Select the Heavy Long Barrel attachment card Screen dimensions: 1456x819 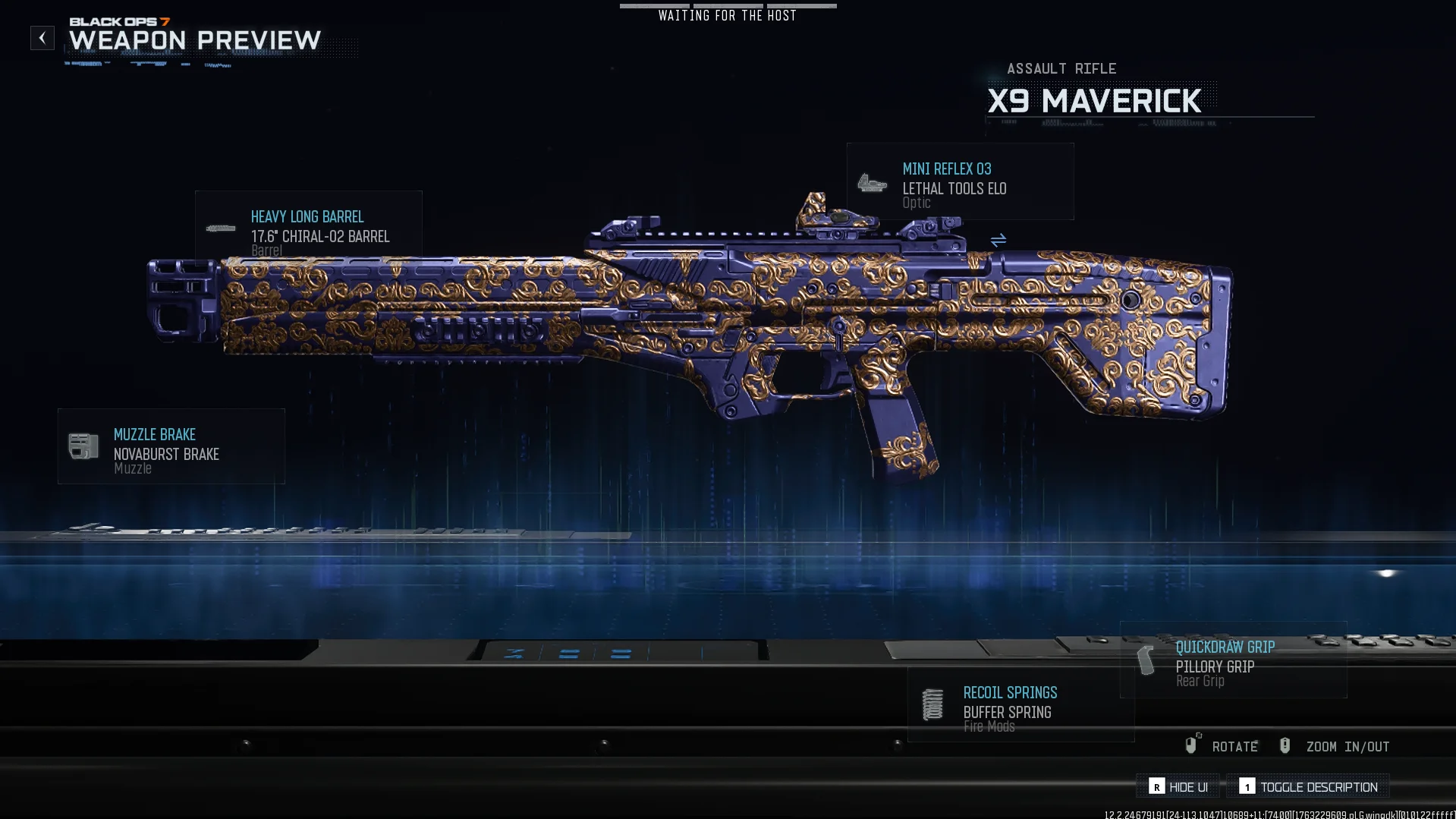tap(308, 228)
